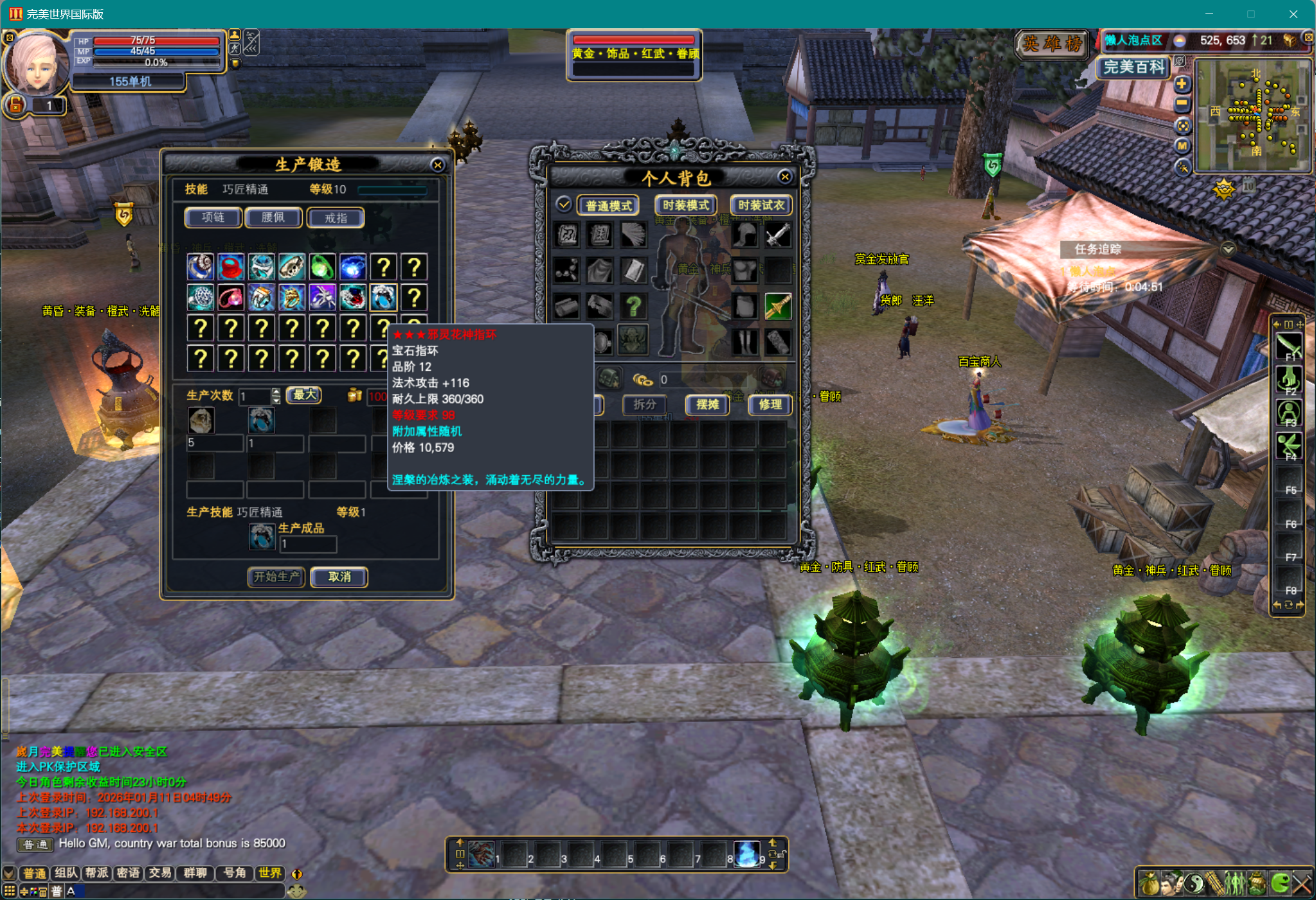This screenshot has width=1316, height=900.
Task: Switch to the 项链 necklace tab
Action: pyautogui.click(x=213, y=218)
